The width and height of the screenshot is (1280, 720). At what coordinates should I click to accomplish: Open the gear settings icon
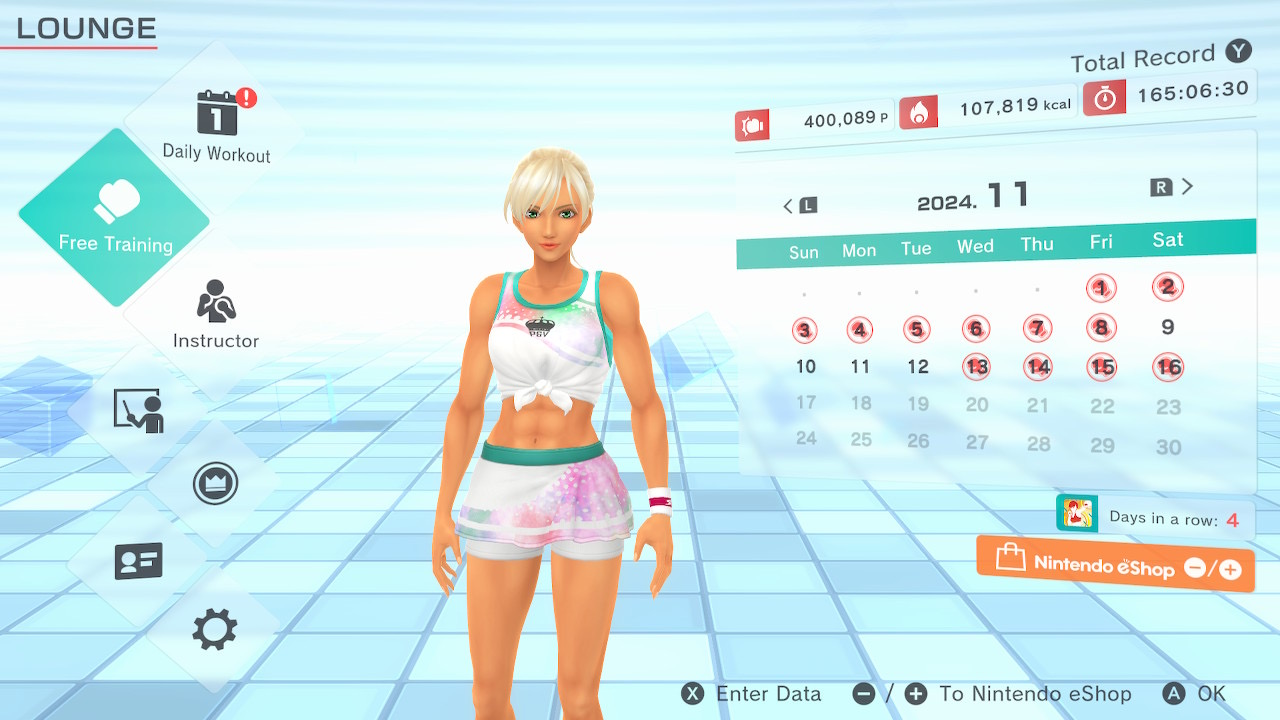(x=215, y=630)
